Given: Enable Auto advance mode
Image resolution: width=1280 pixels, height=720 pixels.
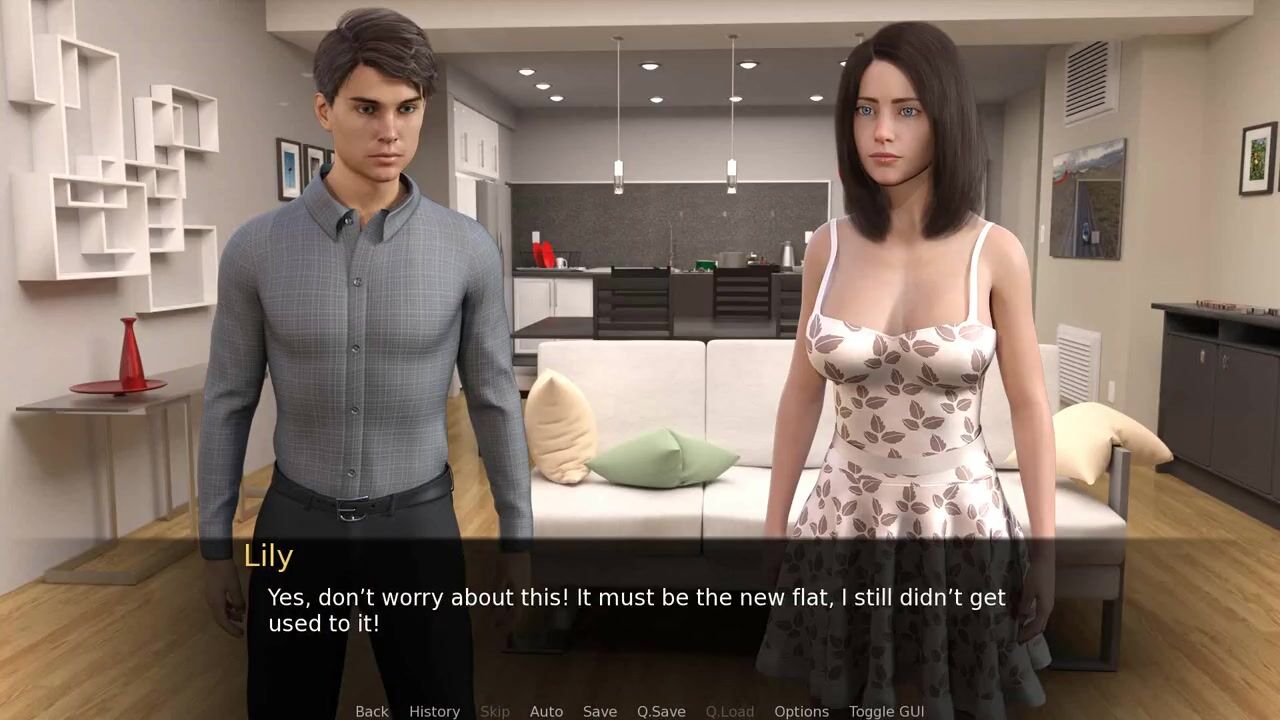Looking at the screenshot, I should tap(546, 711).
